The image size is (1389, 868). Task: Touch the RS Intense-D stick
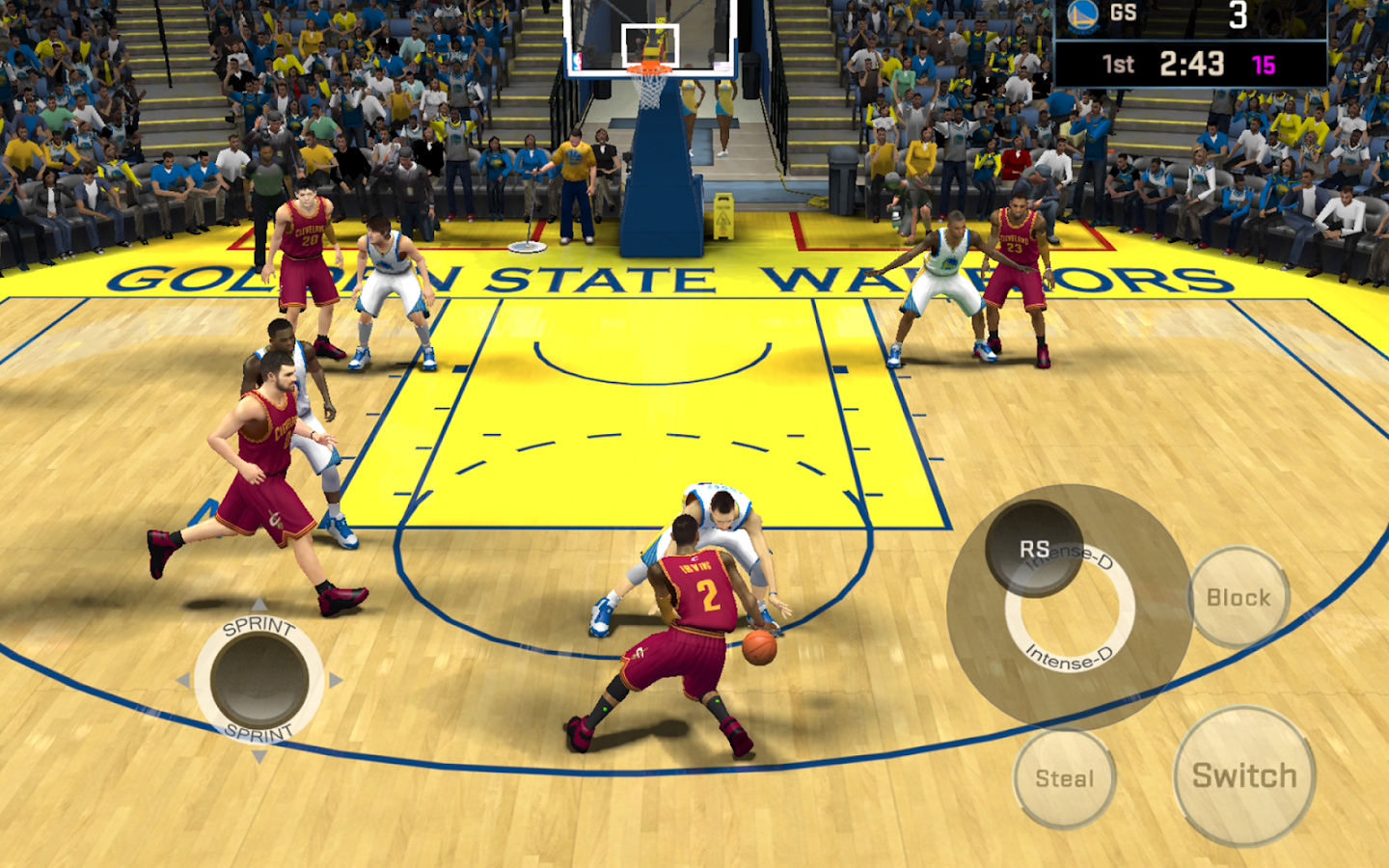[1035, 550]
